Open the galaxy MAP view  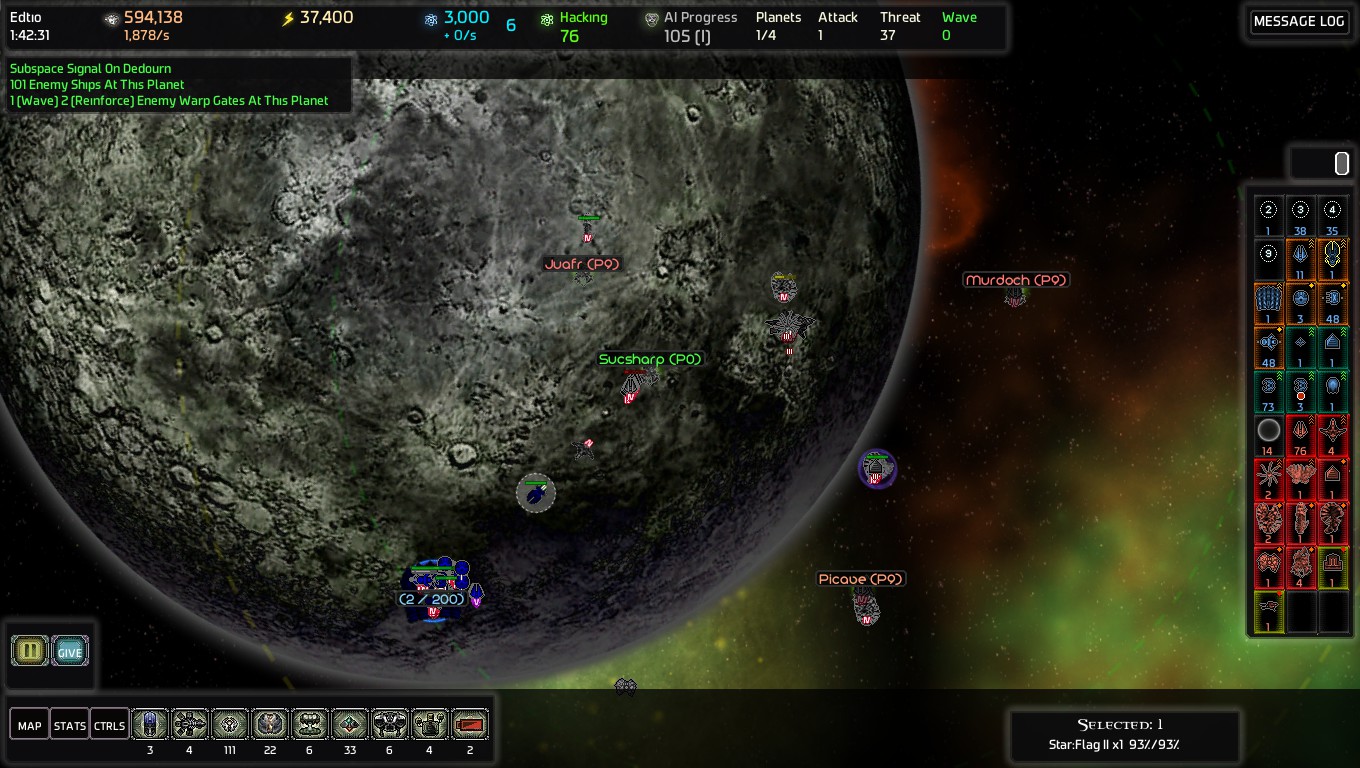pyautogui.click(x=30, y=725)
